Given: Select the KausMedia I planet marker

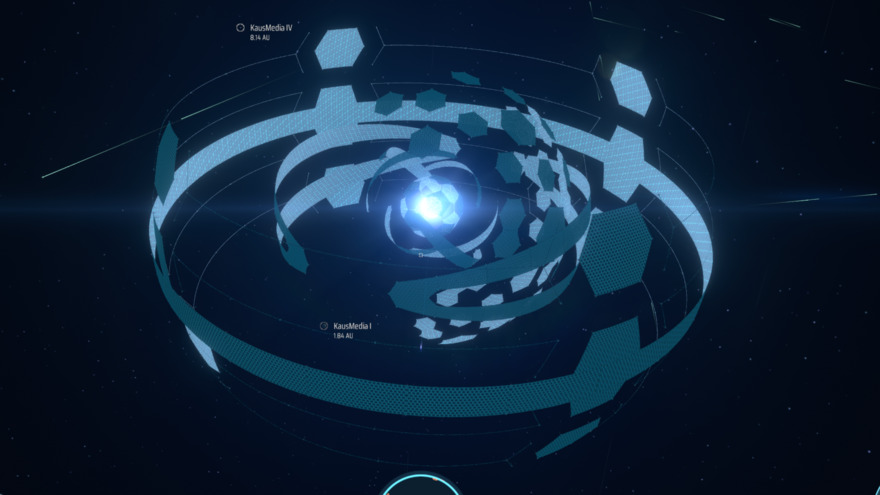Looking at the screenshot, I should click(x=324, y=326).
